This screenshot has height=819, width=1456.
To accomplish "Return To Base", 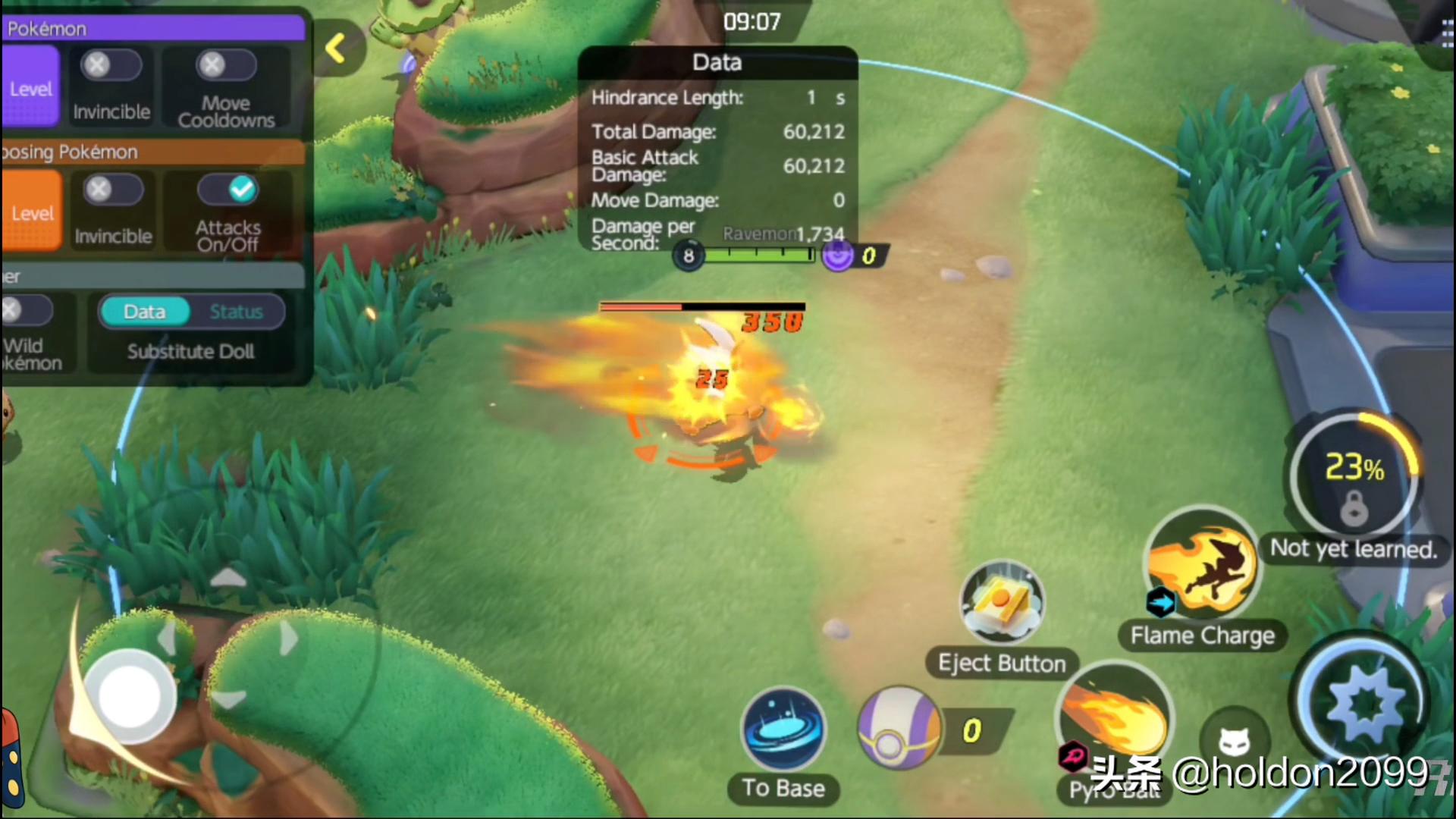I will coord(783,730).
